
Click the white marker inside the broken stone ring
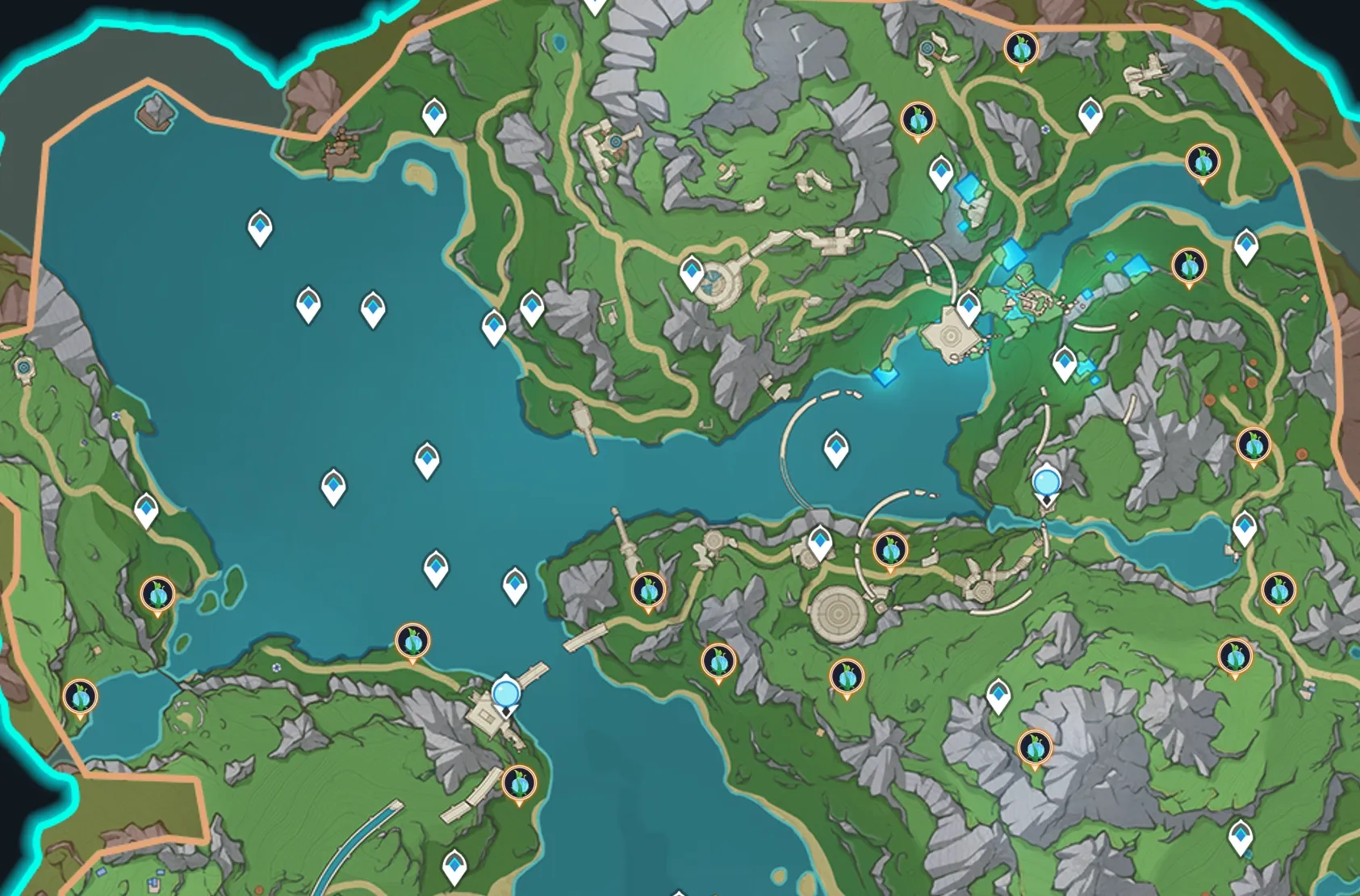[835, 448]
